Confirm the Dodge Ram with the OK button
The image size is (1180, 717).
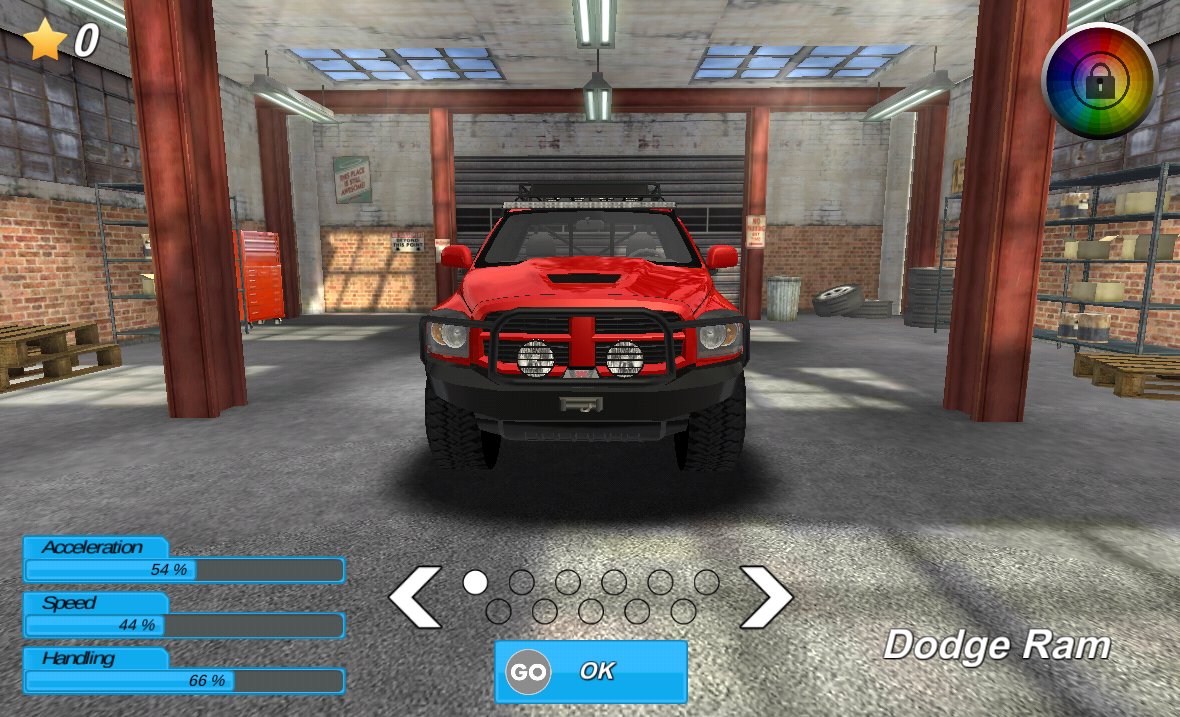591,671
